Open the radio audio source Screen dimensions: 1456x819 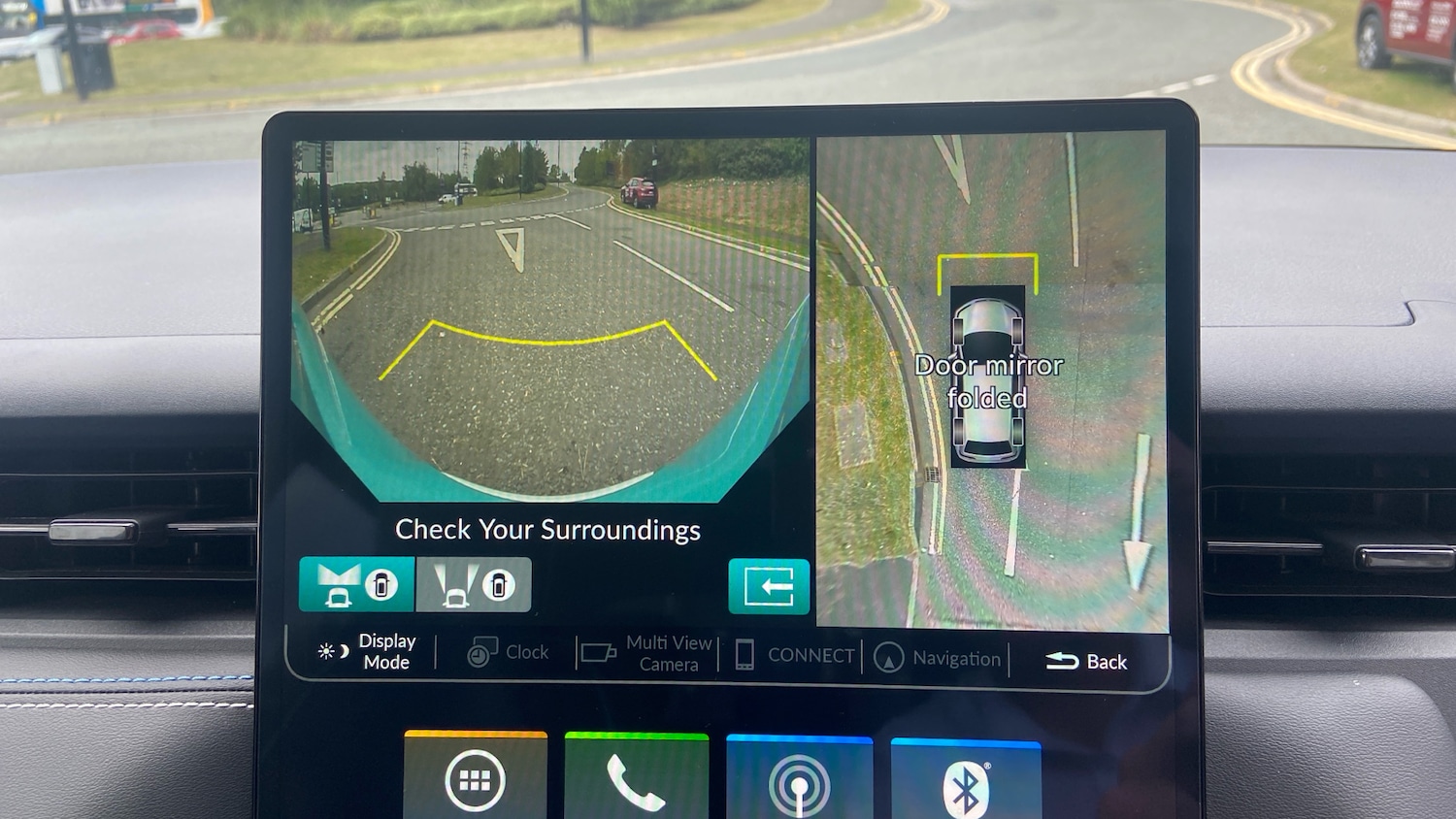(x=799, y=782)
